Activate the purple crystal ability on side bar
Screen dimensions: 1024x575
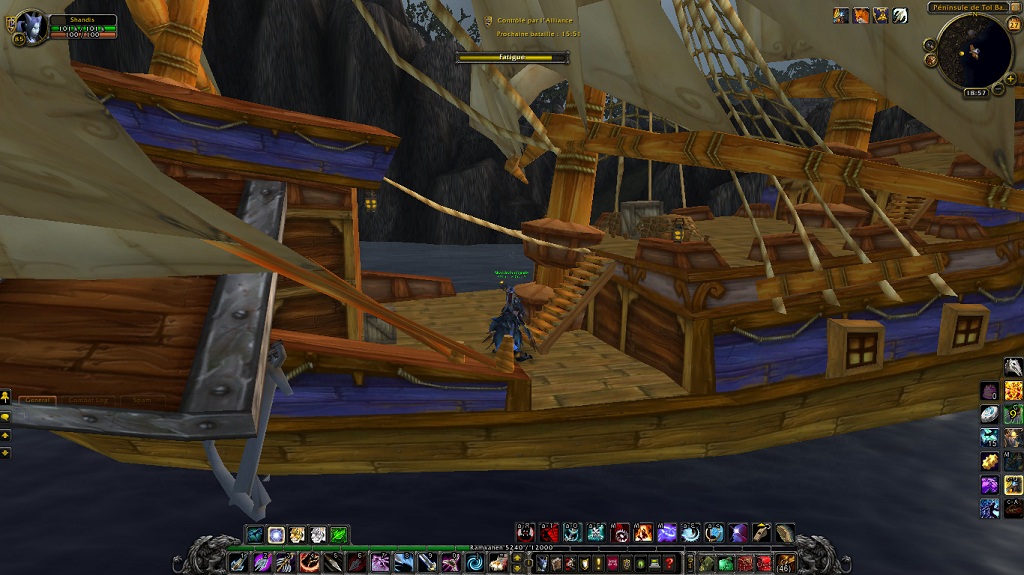(989, 485)
